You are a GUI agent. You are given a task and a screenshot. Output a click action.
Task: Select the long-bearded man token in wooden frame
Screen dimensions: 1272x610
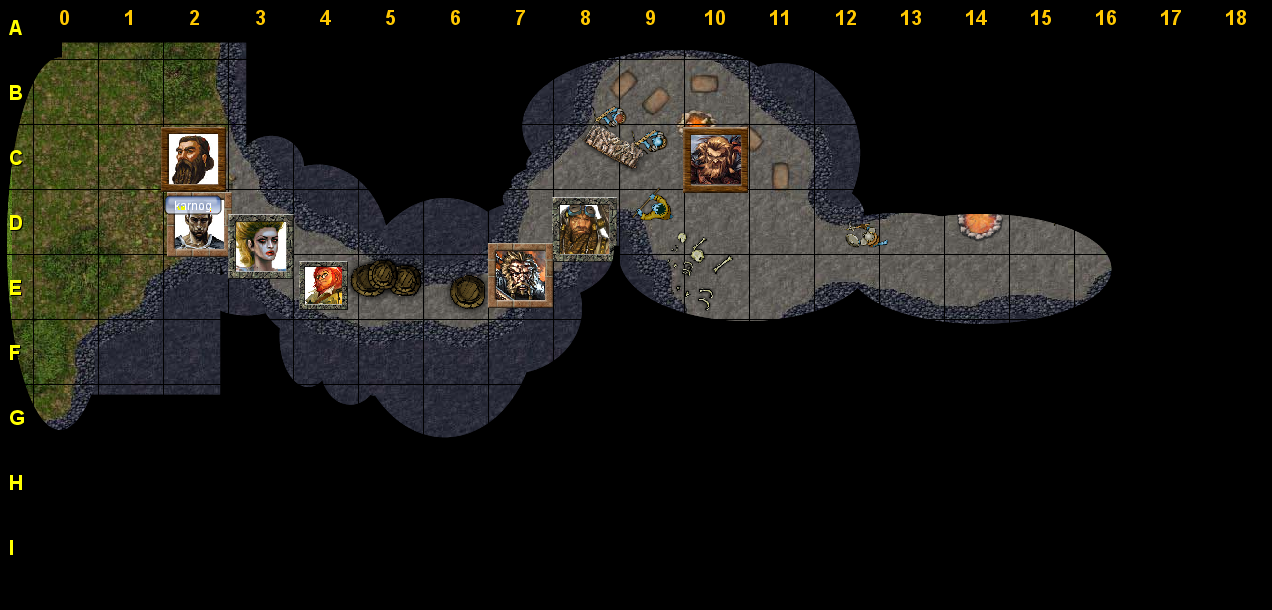coord(194,159)
